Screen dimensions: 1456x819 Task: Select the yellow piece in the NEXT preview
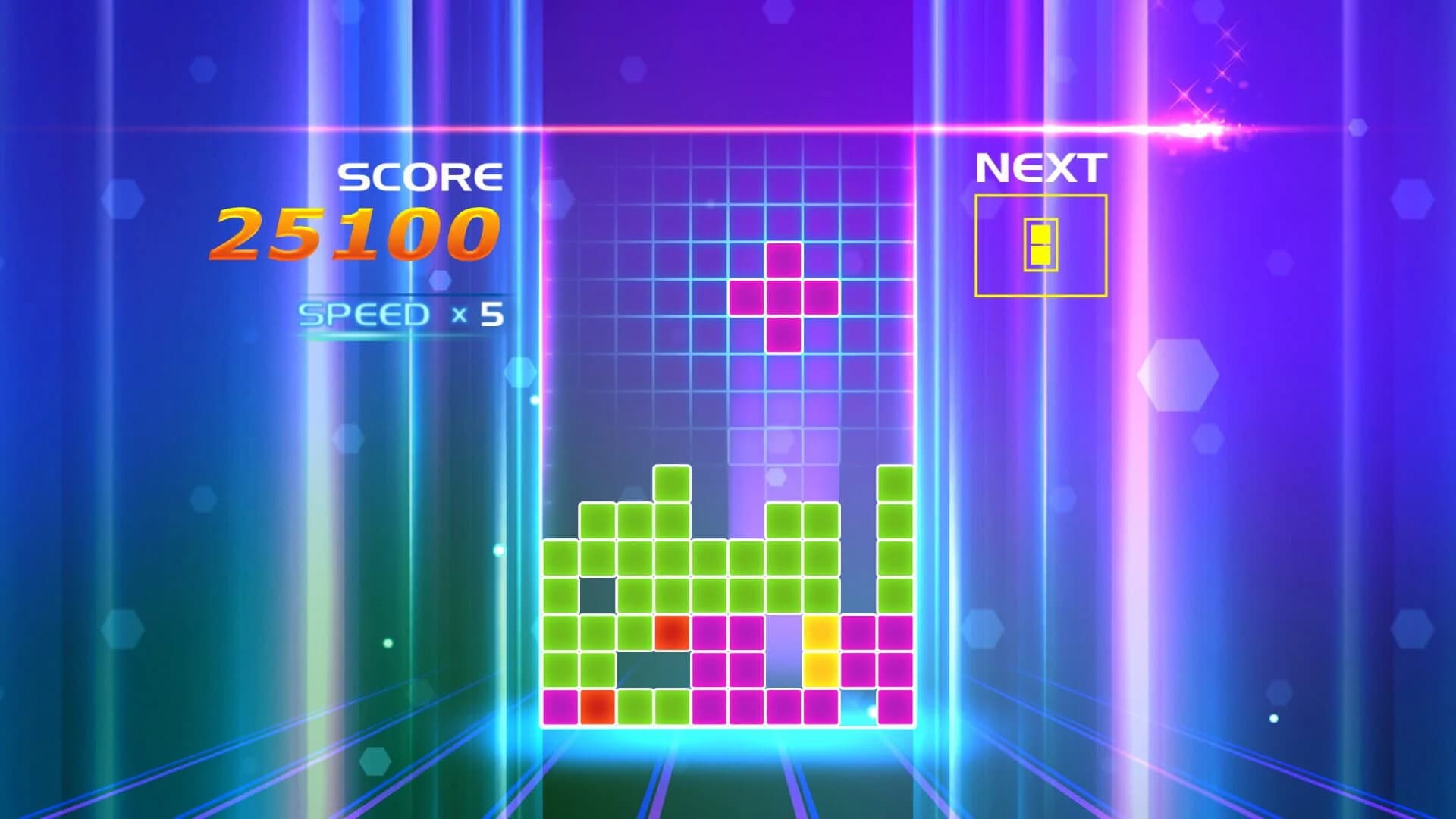1040,244
